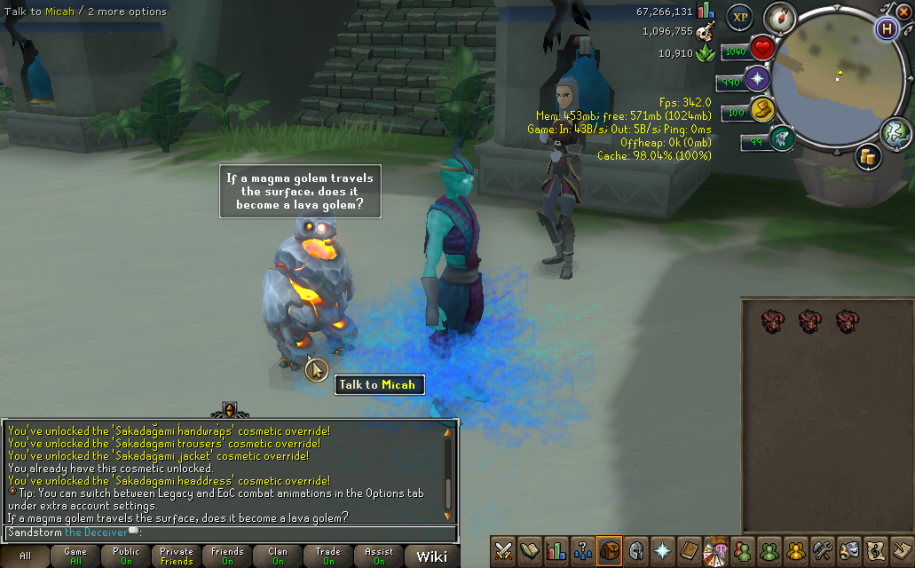
Task: Open the Wiki button in the chat bar
Action: tap(432, 556)
